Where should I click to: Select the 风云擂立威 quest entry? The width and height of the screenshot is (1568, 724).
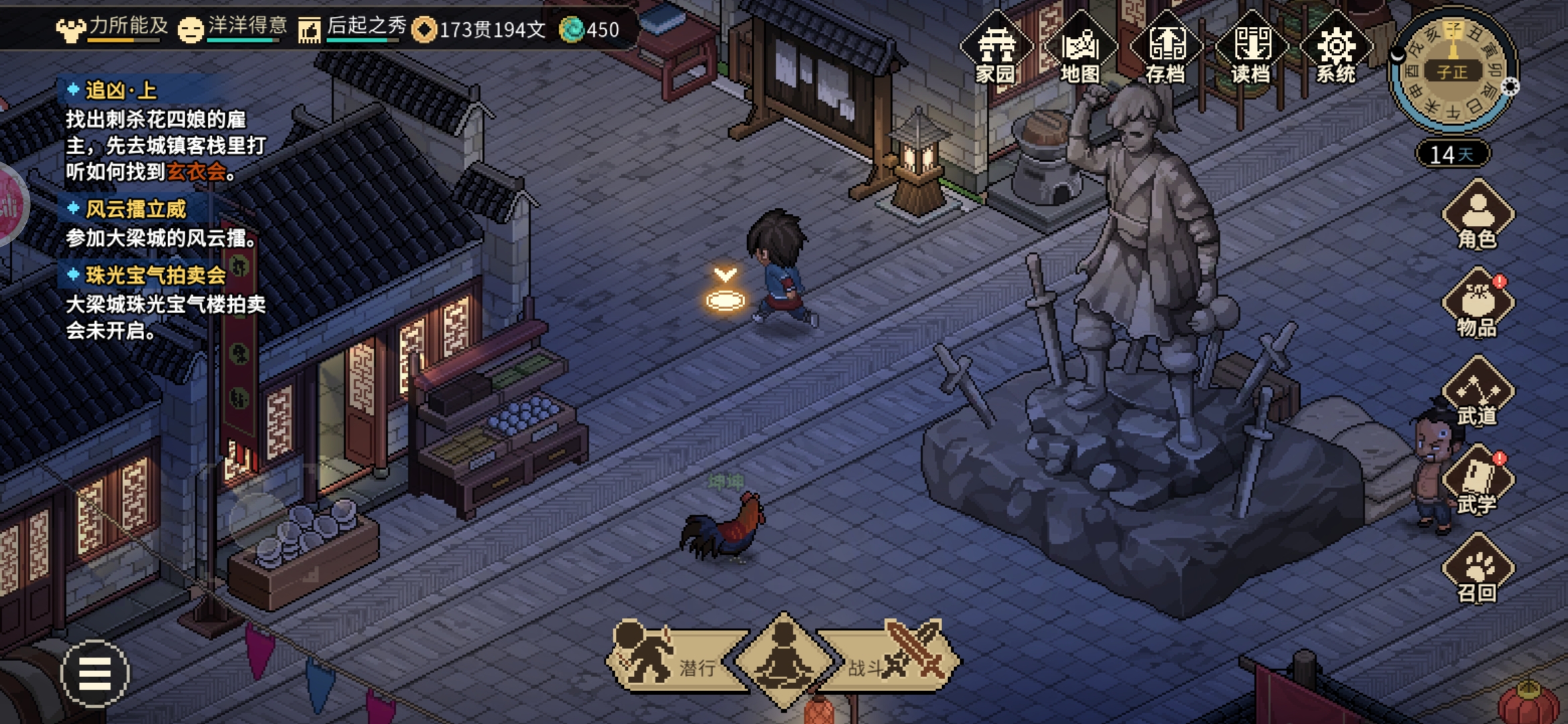click(x=136, y=210)
